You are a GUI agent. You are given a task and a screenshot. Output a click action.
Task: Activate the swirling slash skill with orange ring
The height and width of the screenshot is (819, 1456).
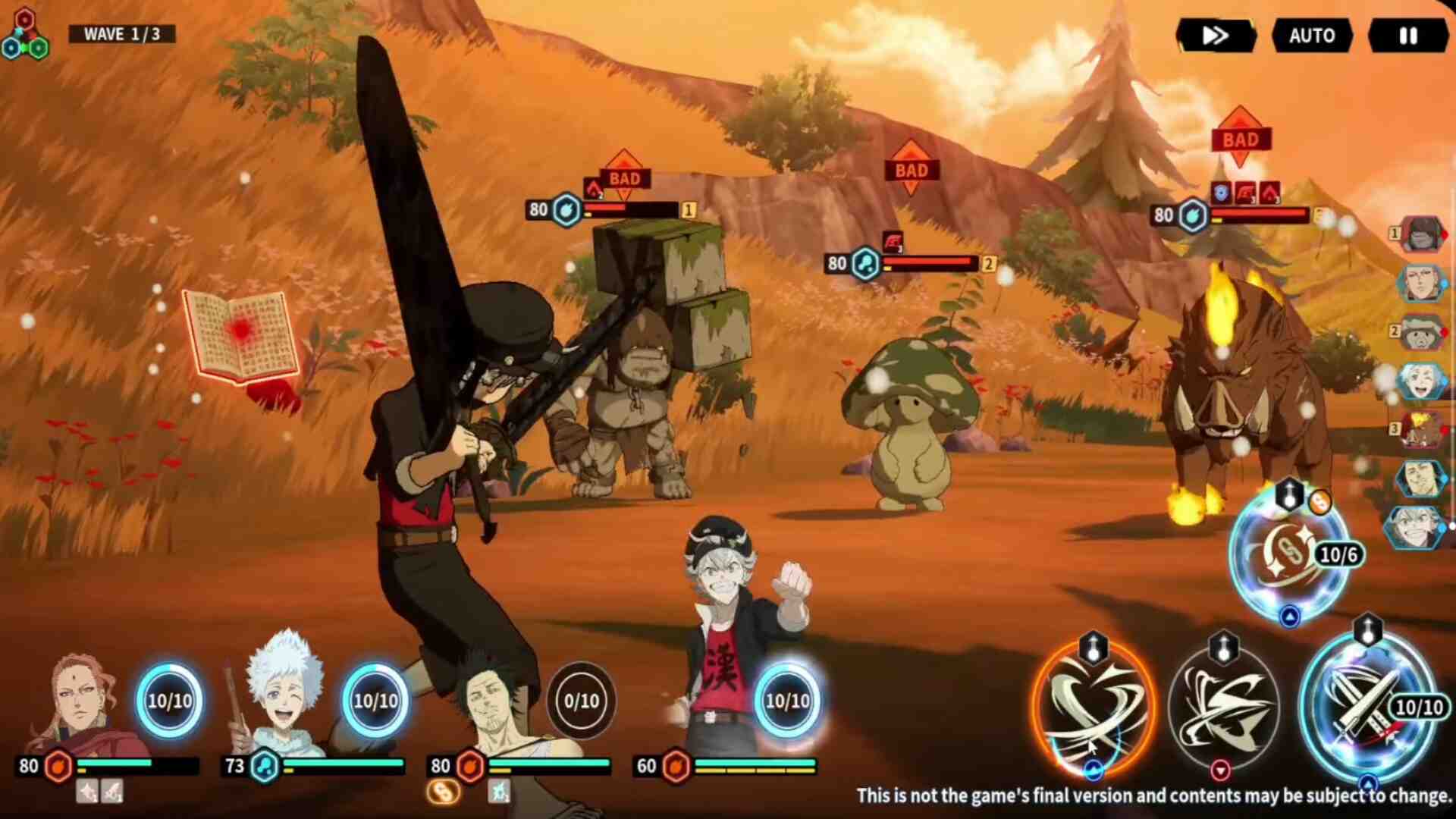(1094, 707)
